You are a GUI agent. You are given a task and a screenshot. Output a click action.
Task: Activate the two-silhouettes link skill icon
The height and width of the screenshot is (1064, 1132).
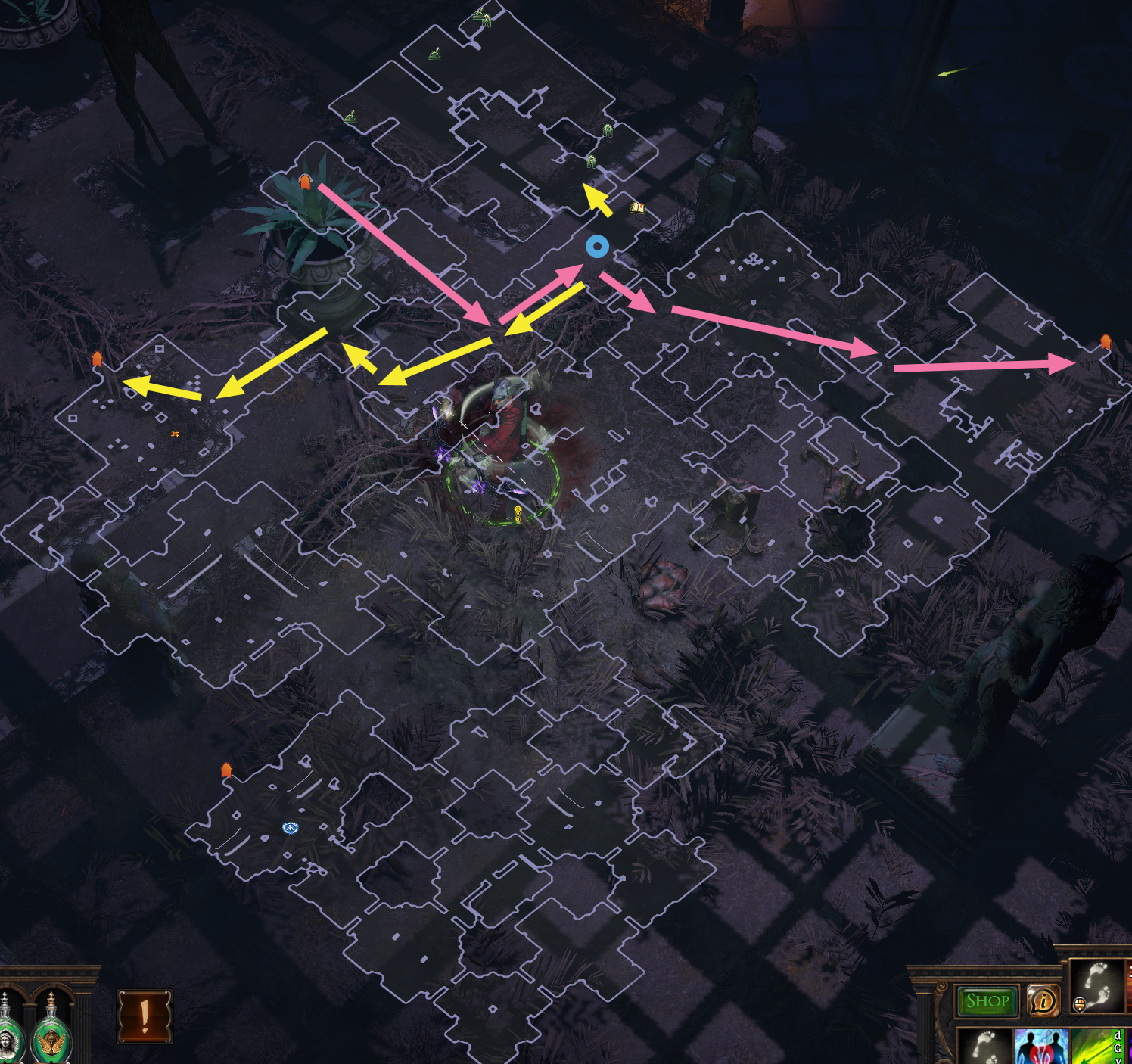pos(1040,1047)
